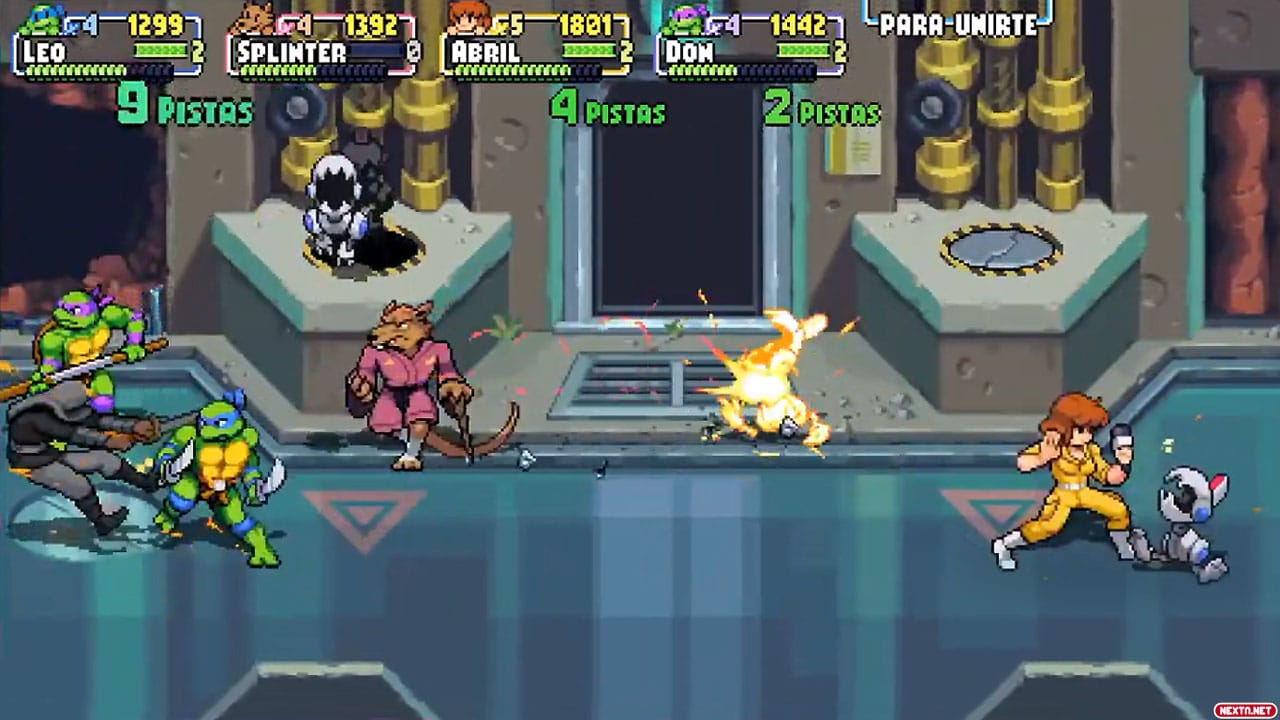
Task: Select Leo's turtle portrait icon
Action: (x=40, y=18)
